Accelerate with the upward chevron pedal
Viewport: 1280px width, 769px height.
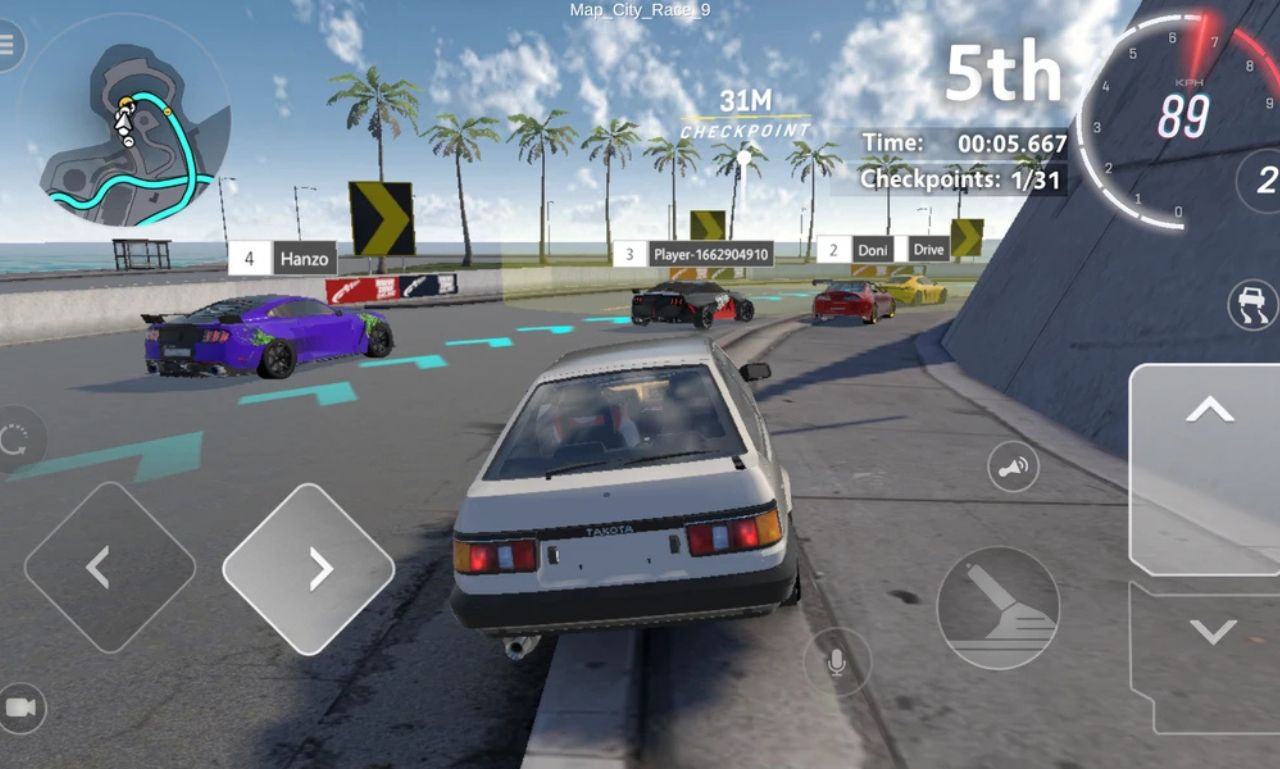1208,410
